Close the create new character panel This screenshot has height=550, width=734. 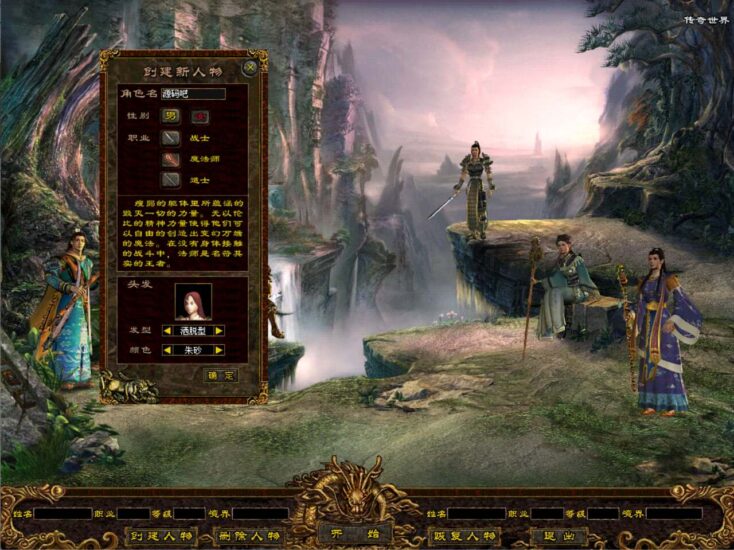pyautogui.click(x=249, y=68)
